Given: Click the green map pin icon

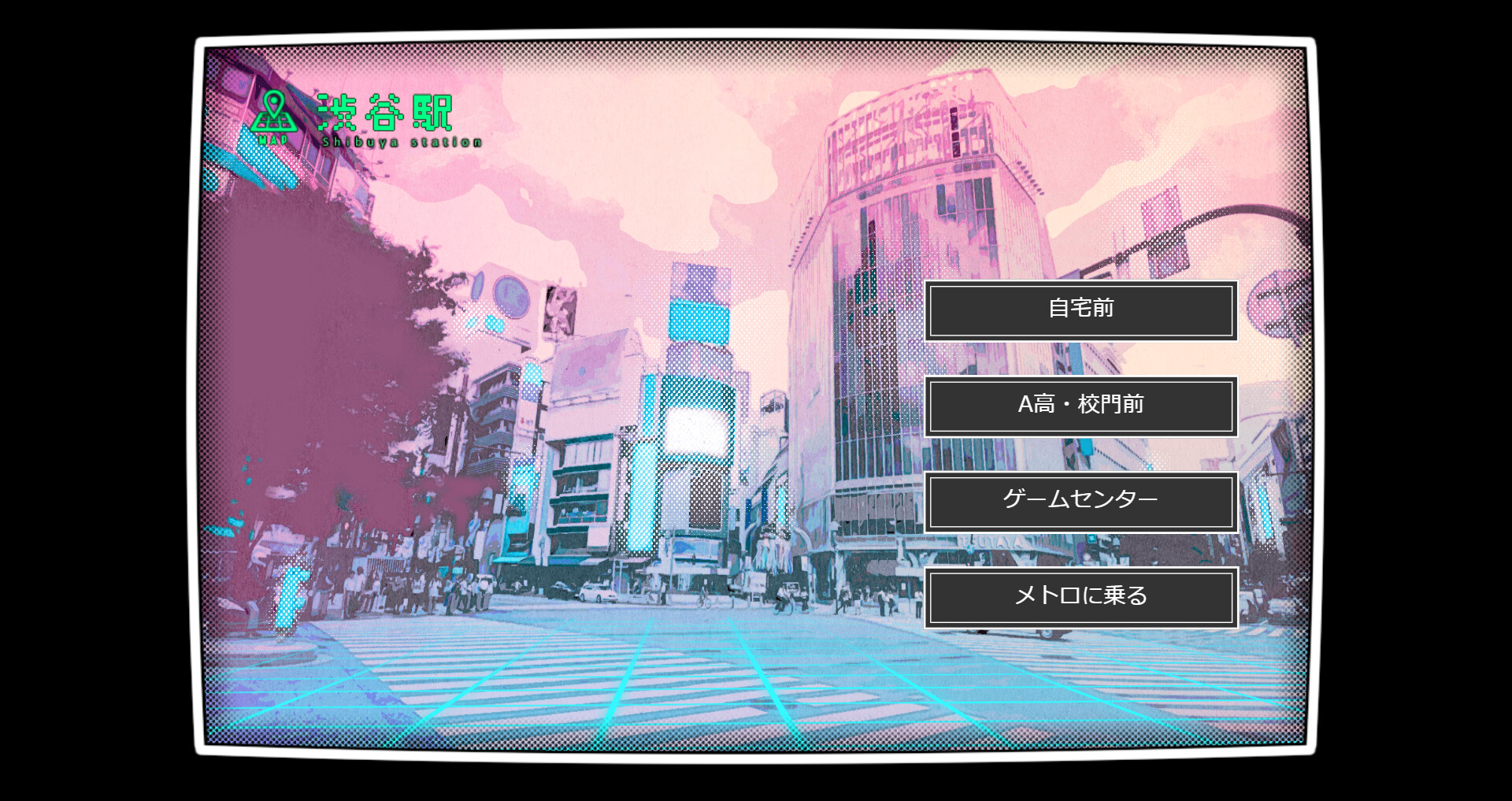Looking at the screenshot, I should pos(274,110).
